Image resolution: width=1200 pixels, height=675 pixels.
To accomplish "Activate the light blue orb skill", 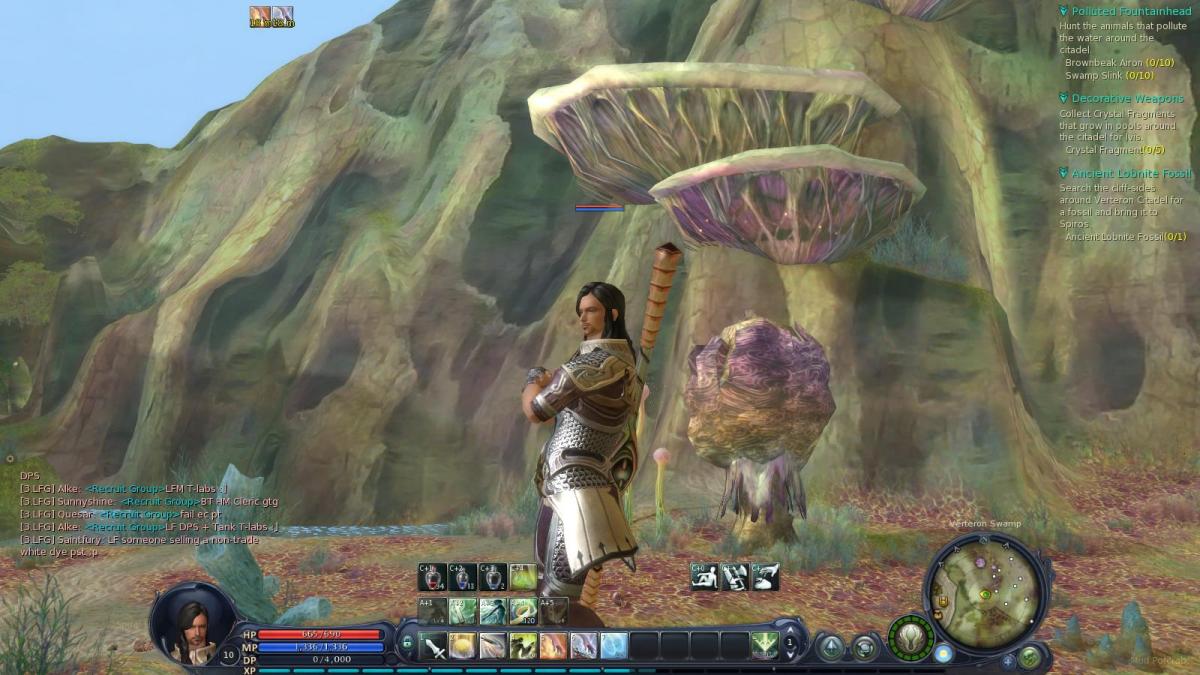I will [614, 646].
